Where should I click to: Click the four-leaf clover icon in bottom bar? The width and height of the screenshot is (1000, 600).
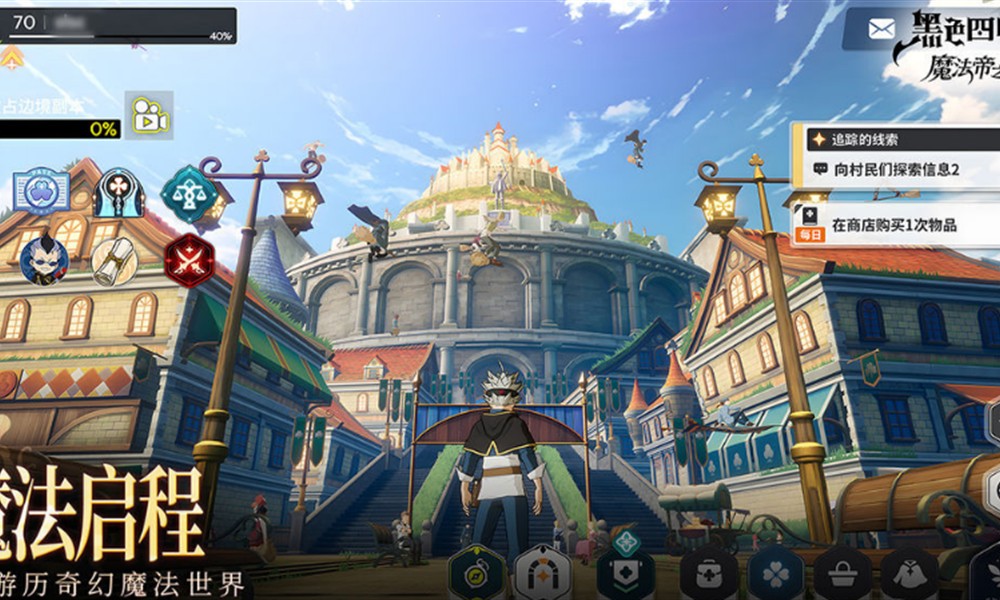click(x=775, y=575)
